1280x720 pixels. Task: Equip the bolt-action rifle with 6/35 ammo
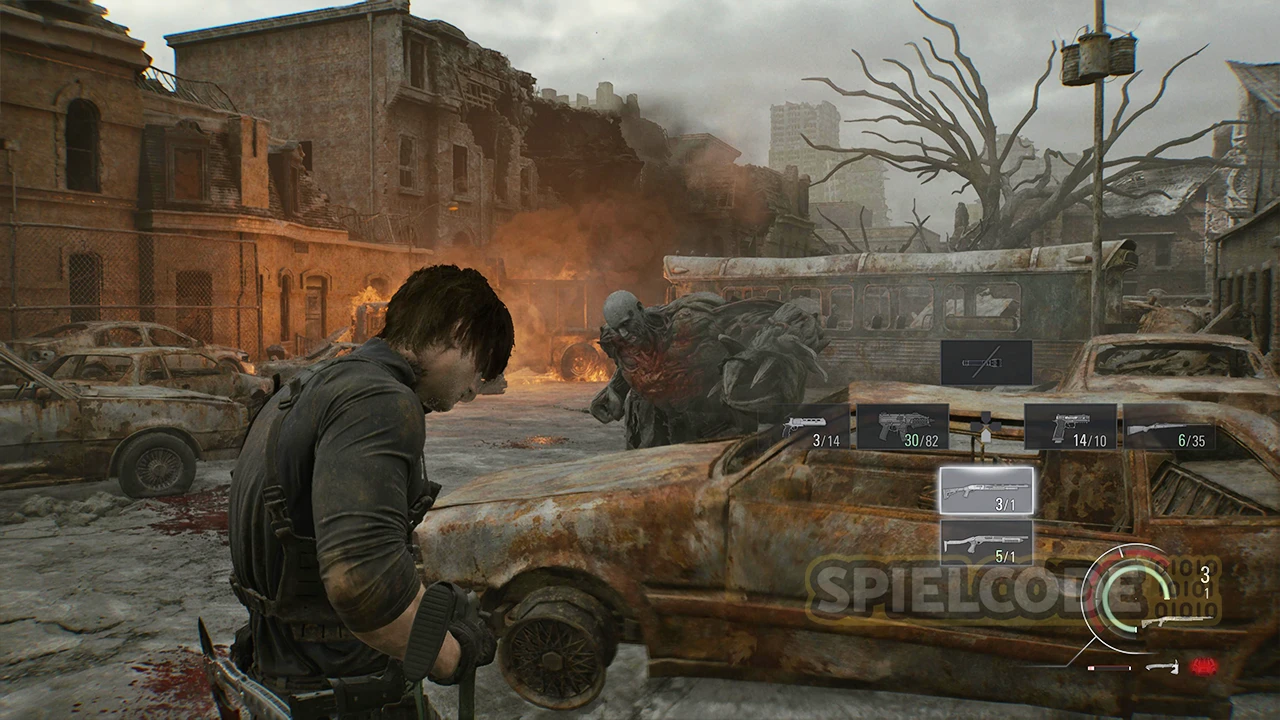click(1168, 427)
